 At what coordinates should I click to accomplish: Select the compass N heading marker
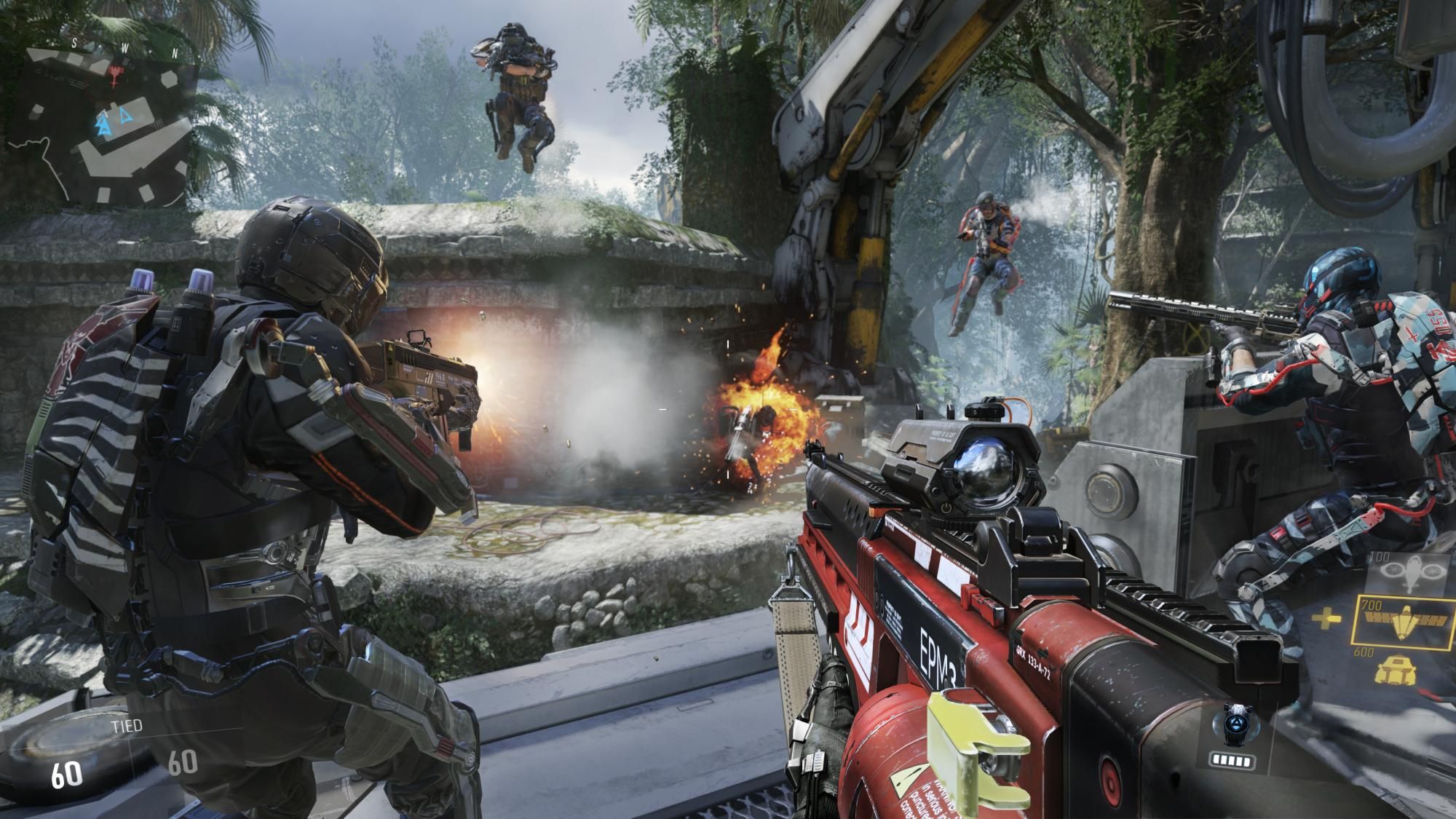click(175, 53)
